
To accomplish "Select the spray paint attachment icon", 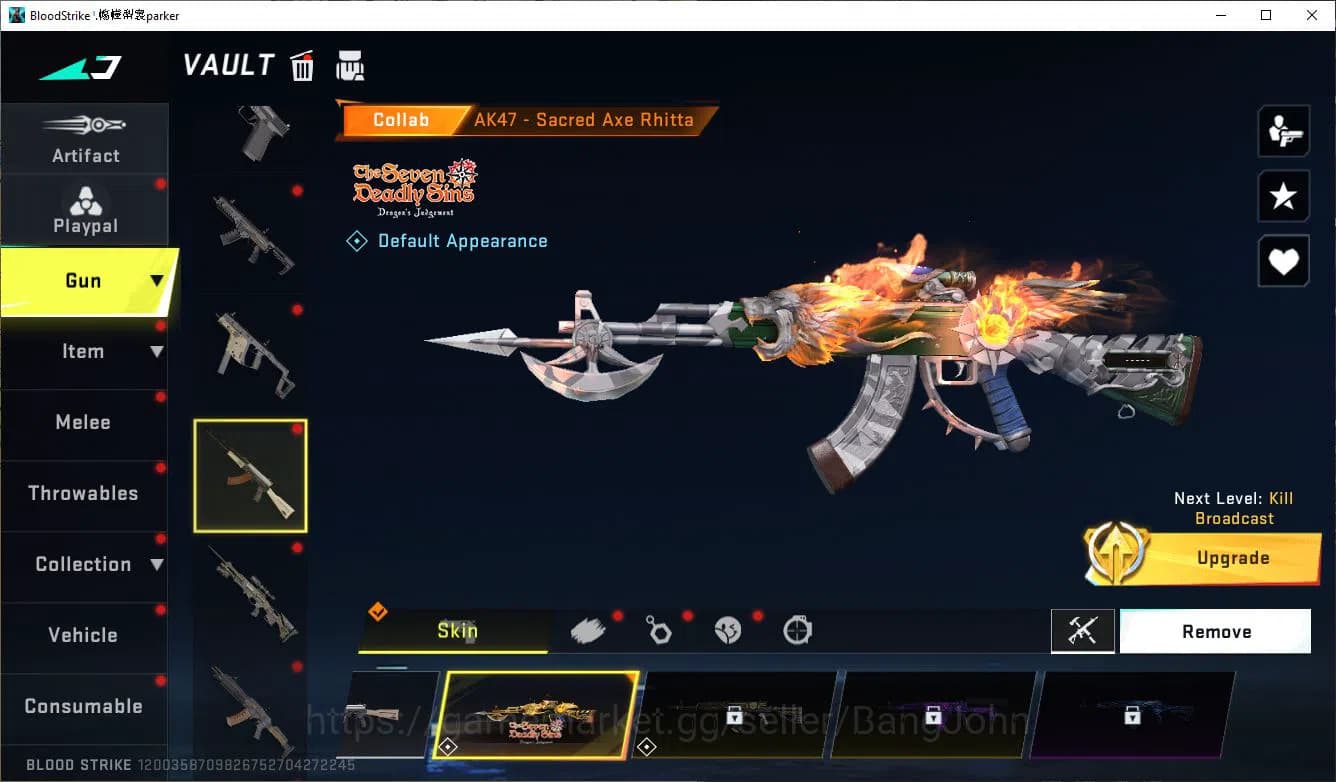I will click(x=588, y=628).
